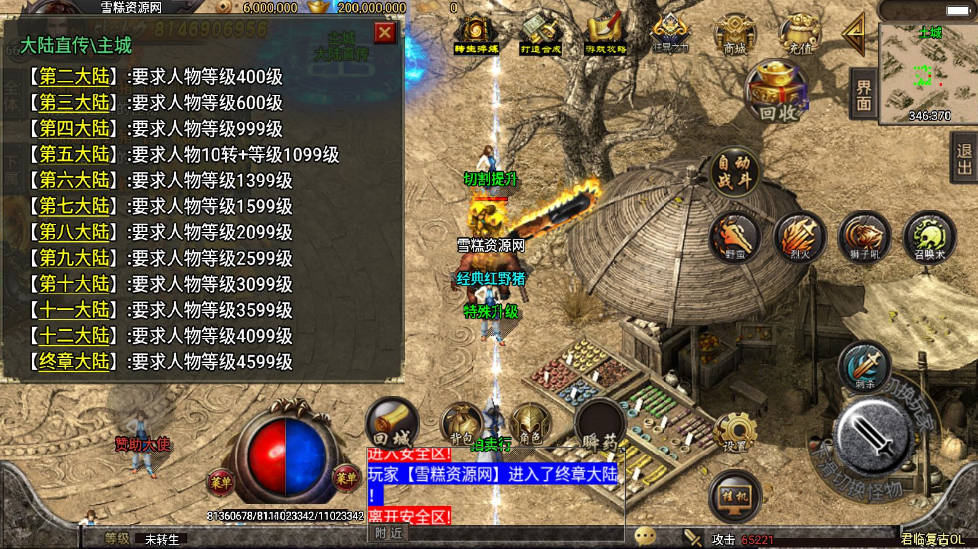Go to 终章大陆
This screenshot has width=978, height=549.
click(x=73, y=361)
